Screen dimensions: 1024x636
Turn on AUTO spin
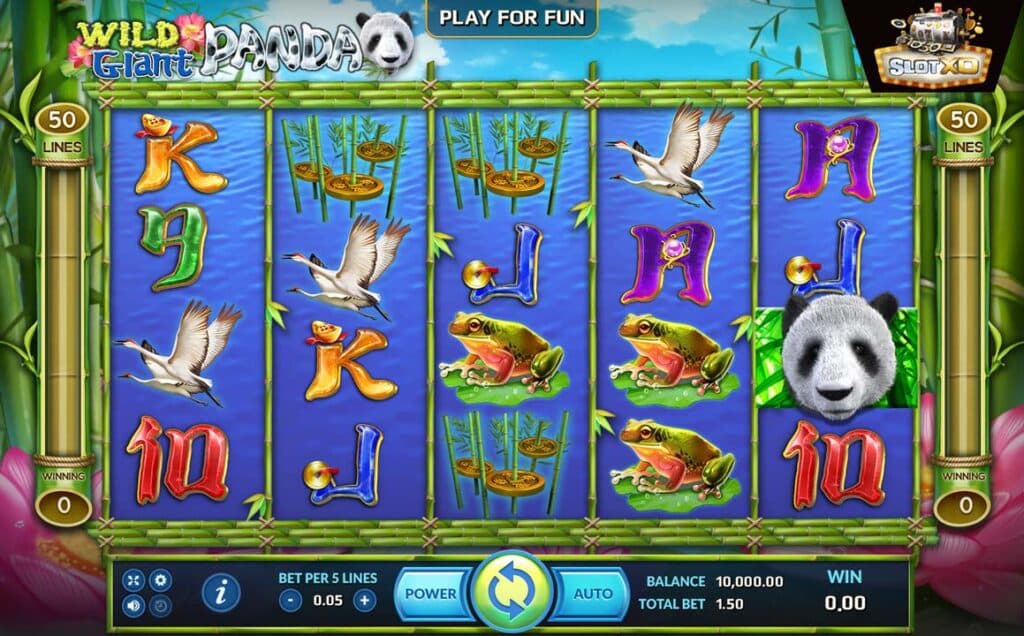coord(592,593)
